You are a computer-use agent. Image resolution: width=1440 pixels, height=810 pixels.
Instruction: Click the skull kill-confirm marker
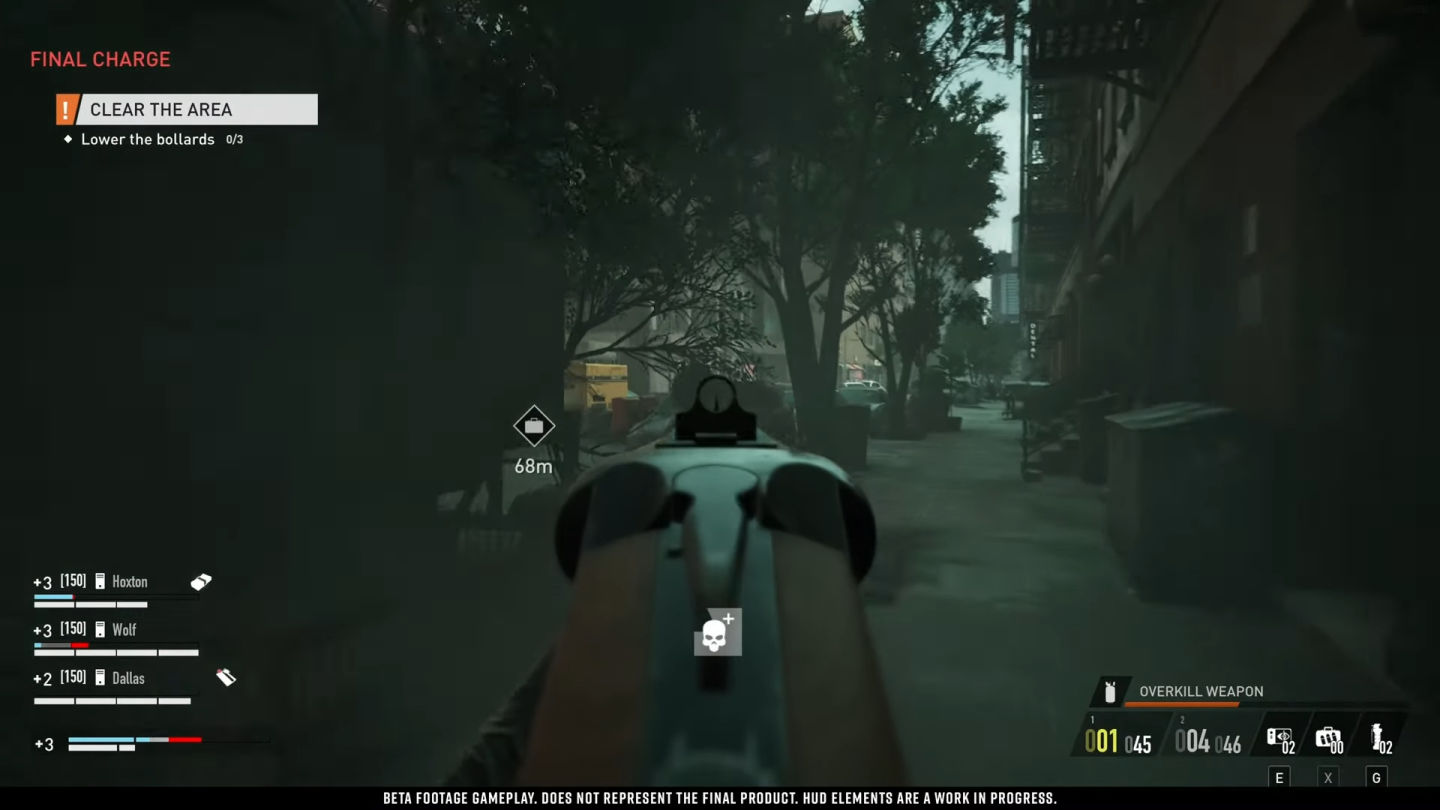point(716,631)
